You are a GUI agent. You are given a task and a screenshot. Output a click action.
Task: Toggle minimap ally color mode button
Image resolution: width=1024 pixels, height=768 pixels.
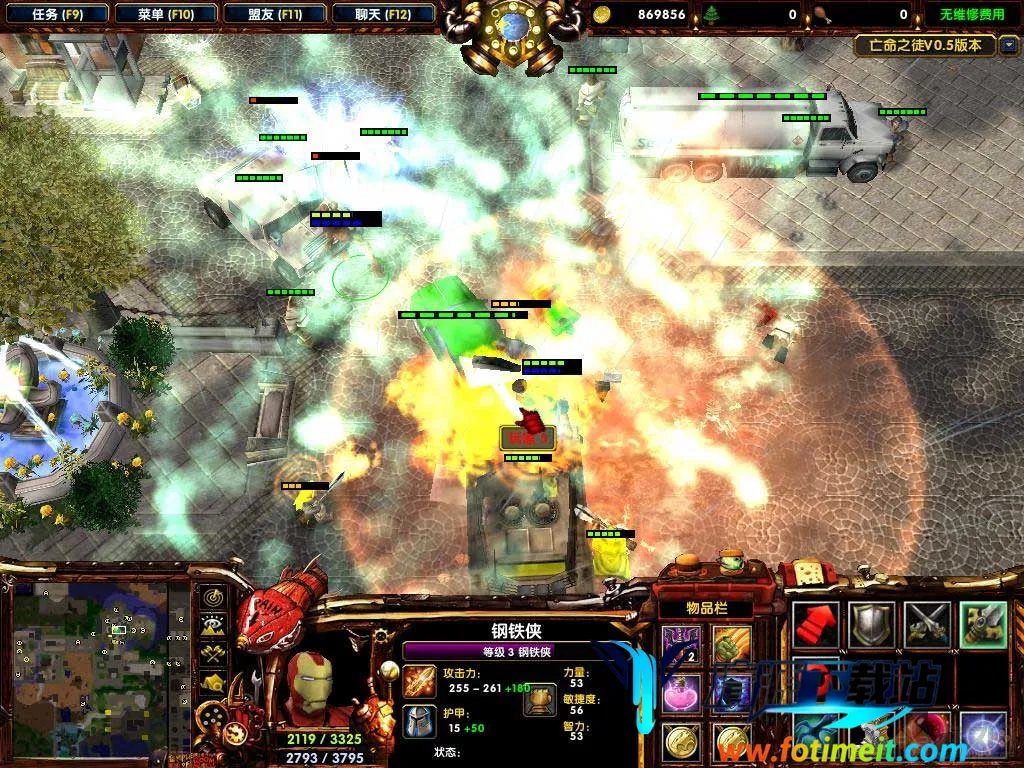(213, 655)
